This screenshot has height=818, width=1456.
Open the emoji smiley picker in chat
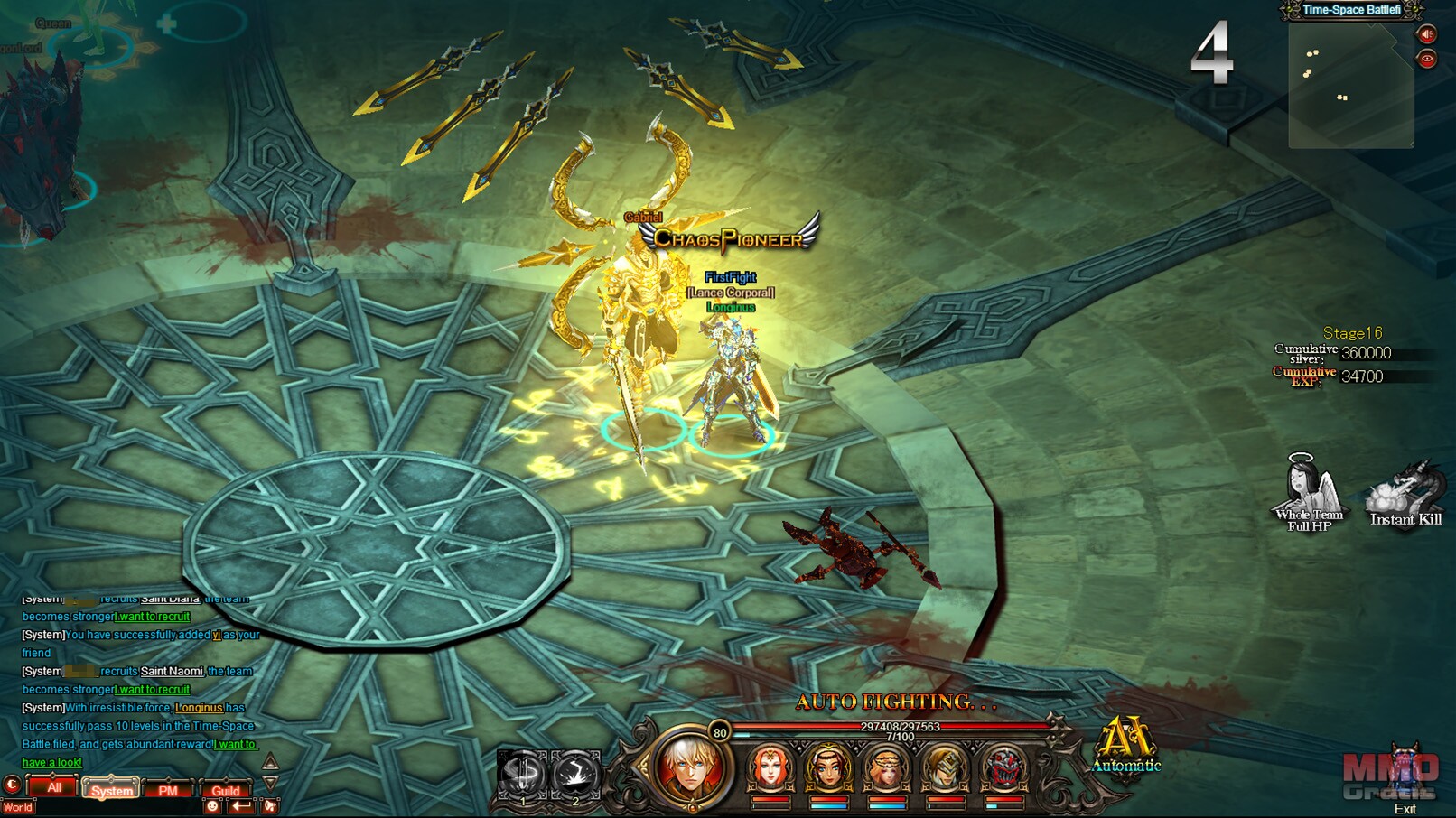coord(213,806)
